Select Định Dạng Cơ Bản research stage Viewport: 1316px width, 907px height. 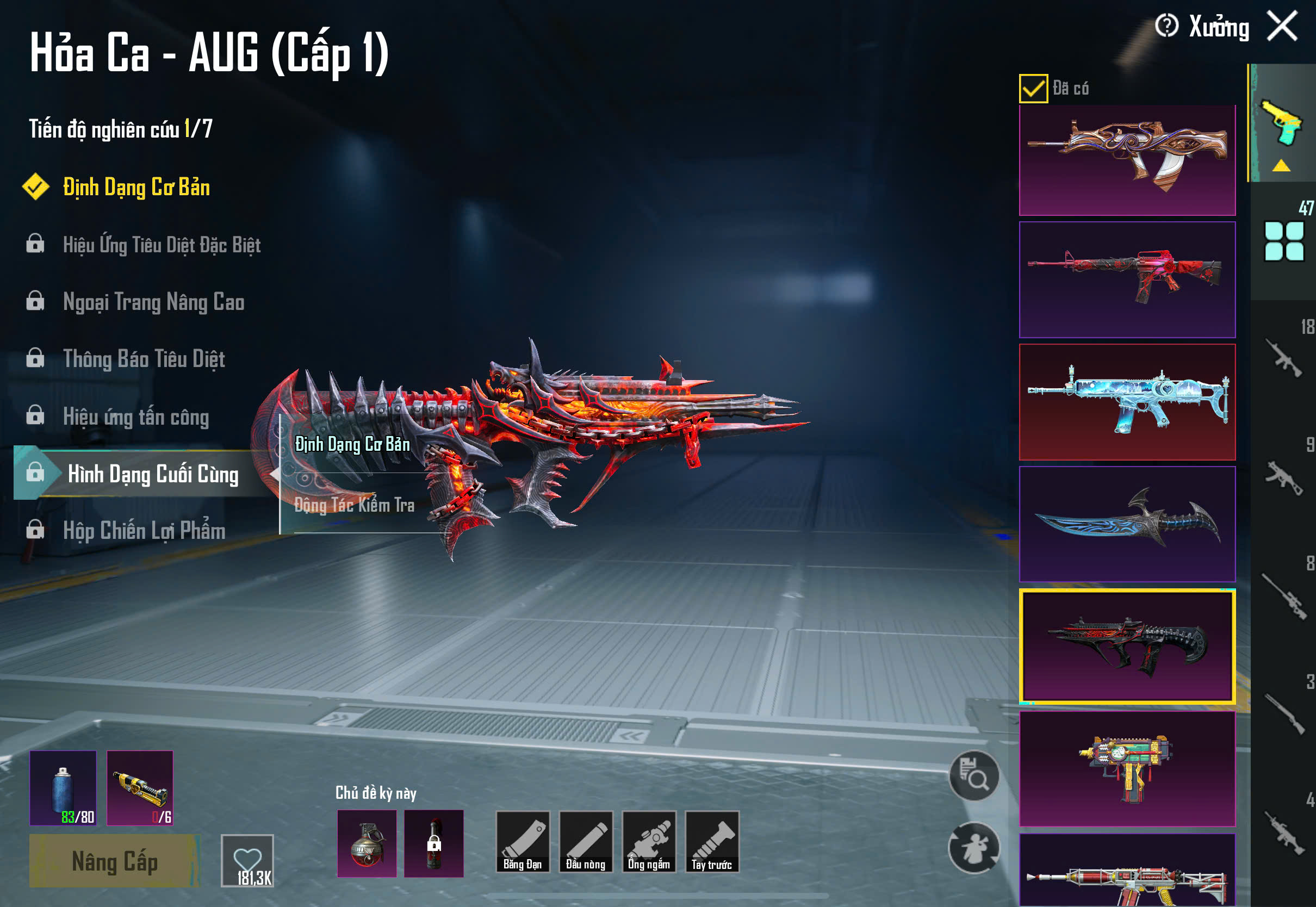pos(136,188)
